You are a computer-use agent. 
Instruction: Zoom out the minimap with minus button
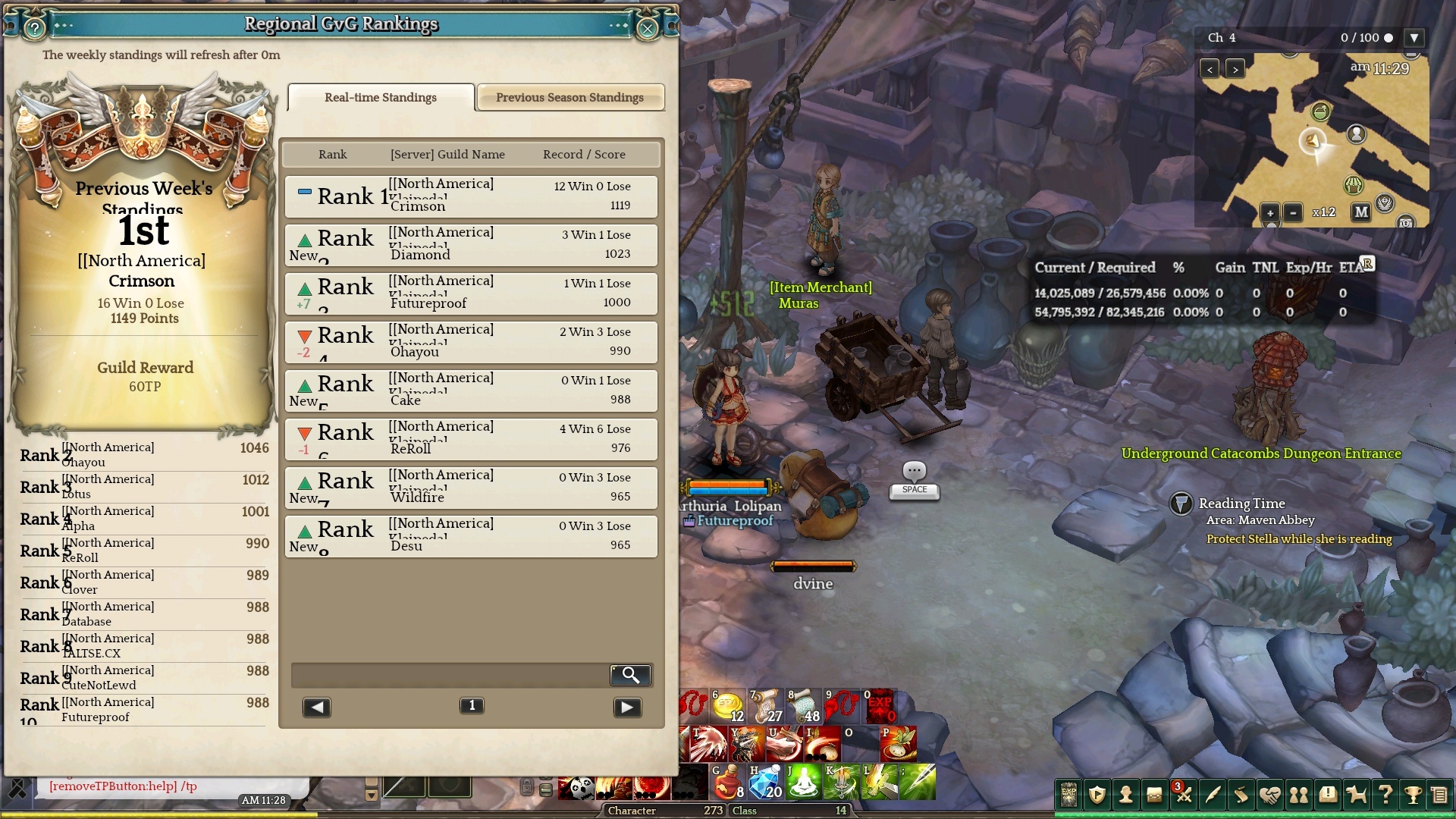1293,213
